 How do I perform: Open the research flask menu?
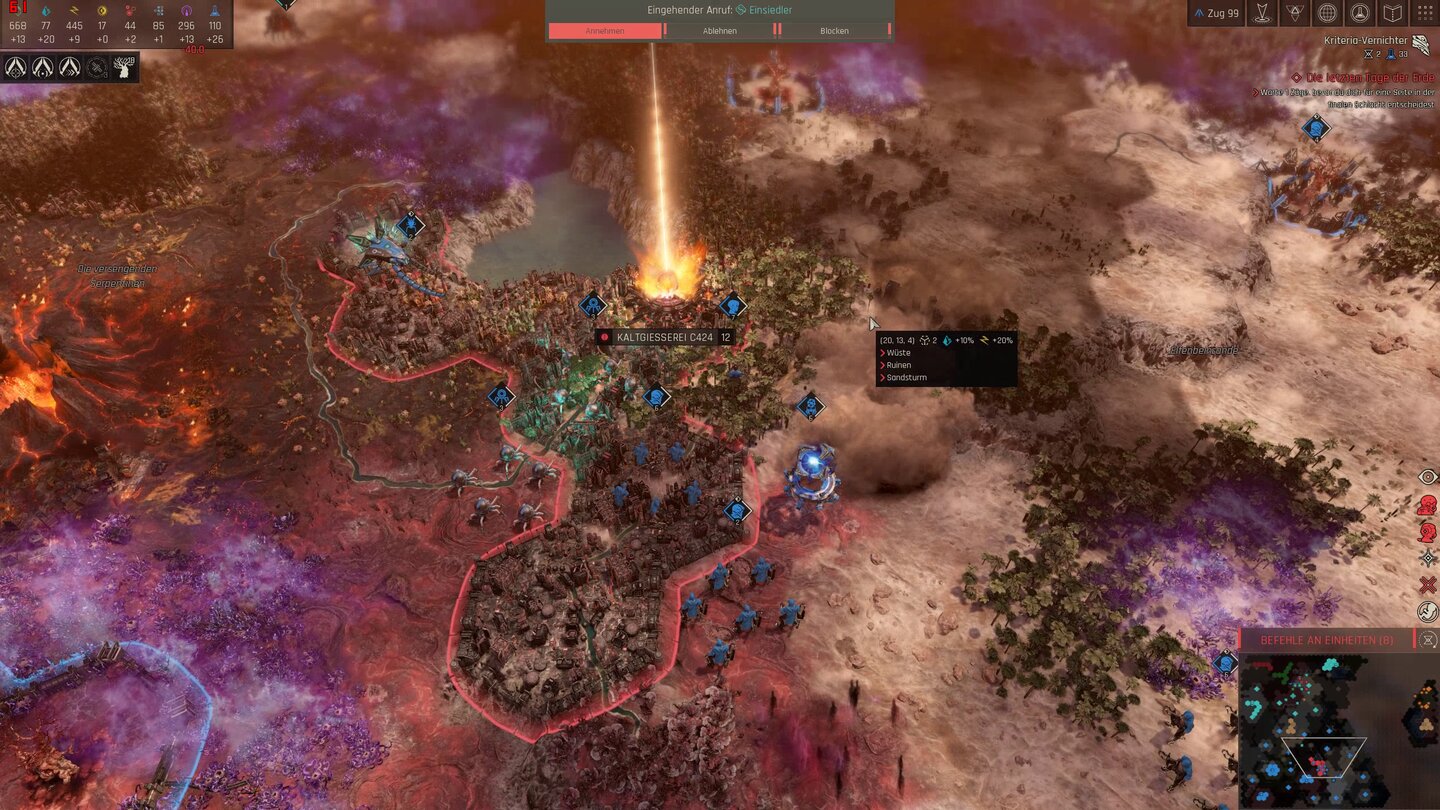click(1359, 13)
